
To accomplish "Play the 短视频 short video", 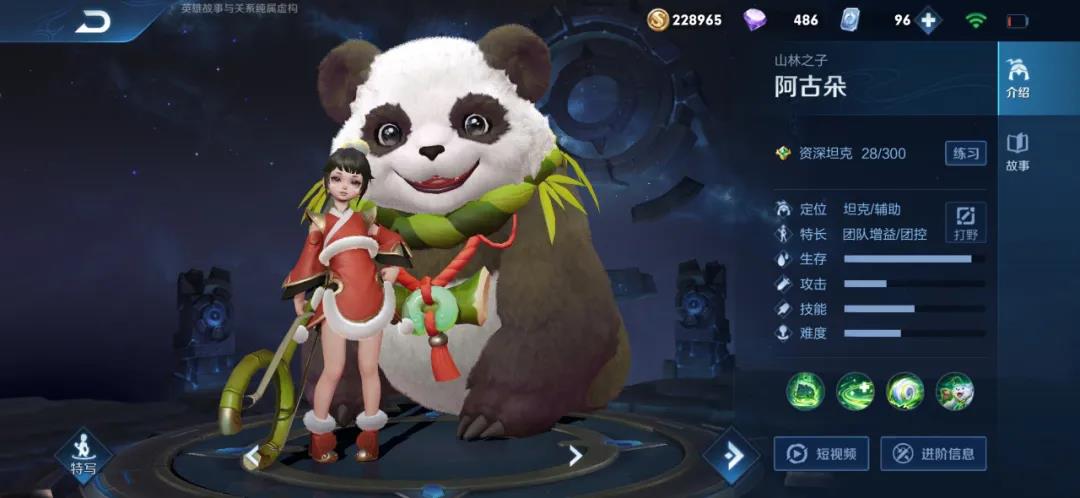I will tap(821, 454).
